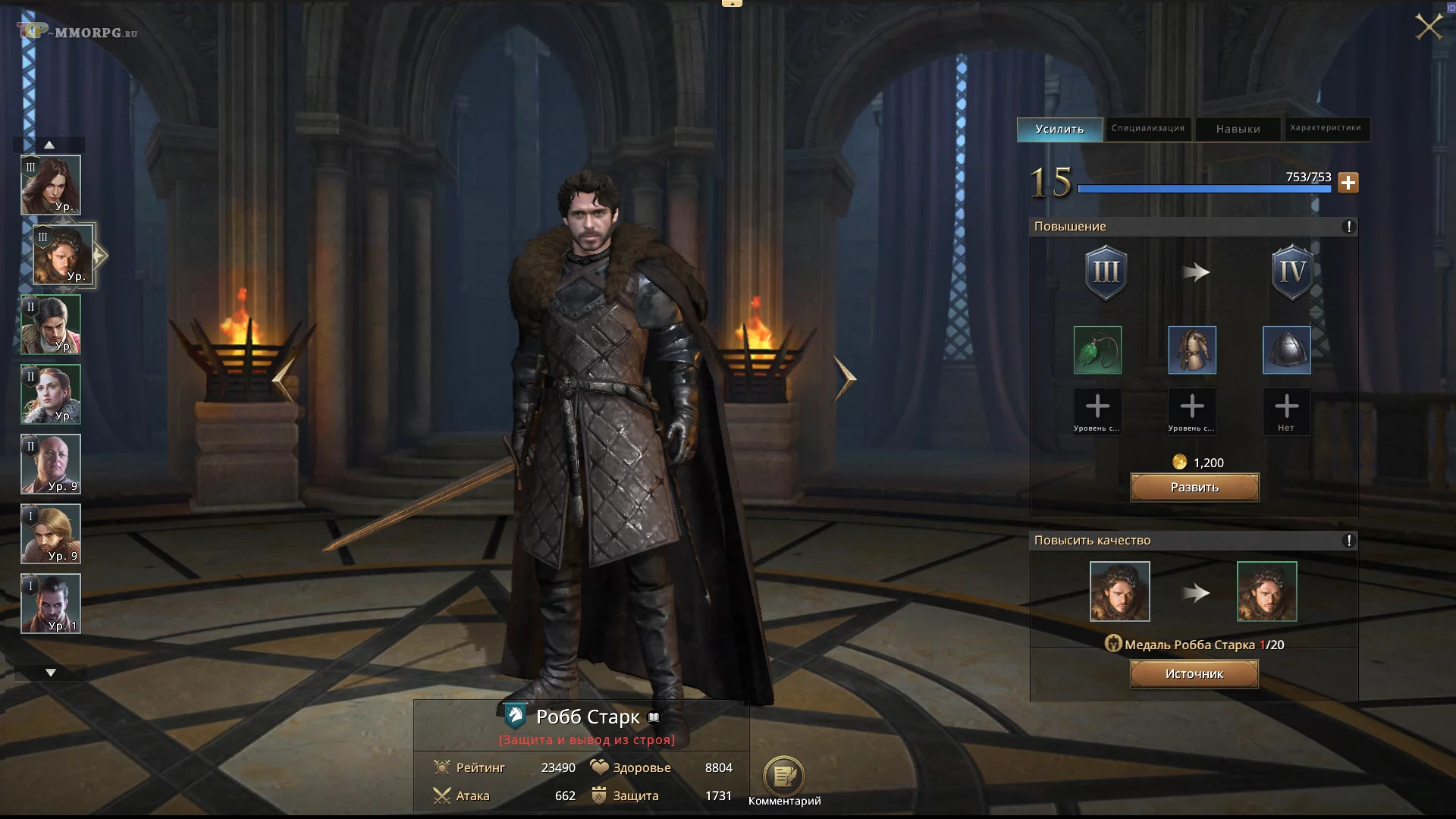
Task: Show info for Повысить качество section
Action: pos(1348,541)
